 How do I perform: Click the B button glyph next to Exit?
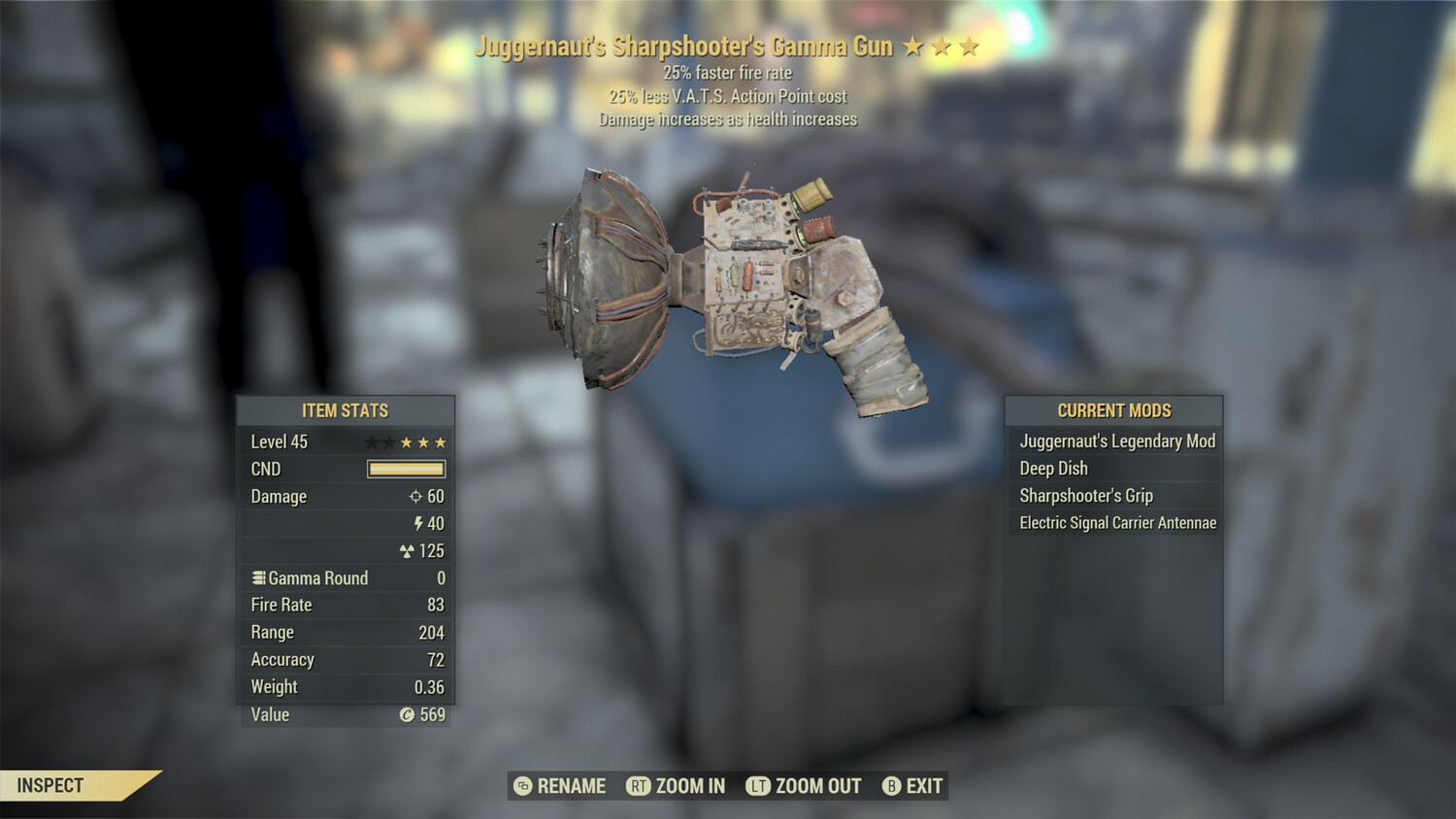[x=891, y=786]
